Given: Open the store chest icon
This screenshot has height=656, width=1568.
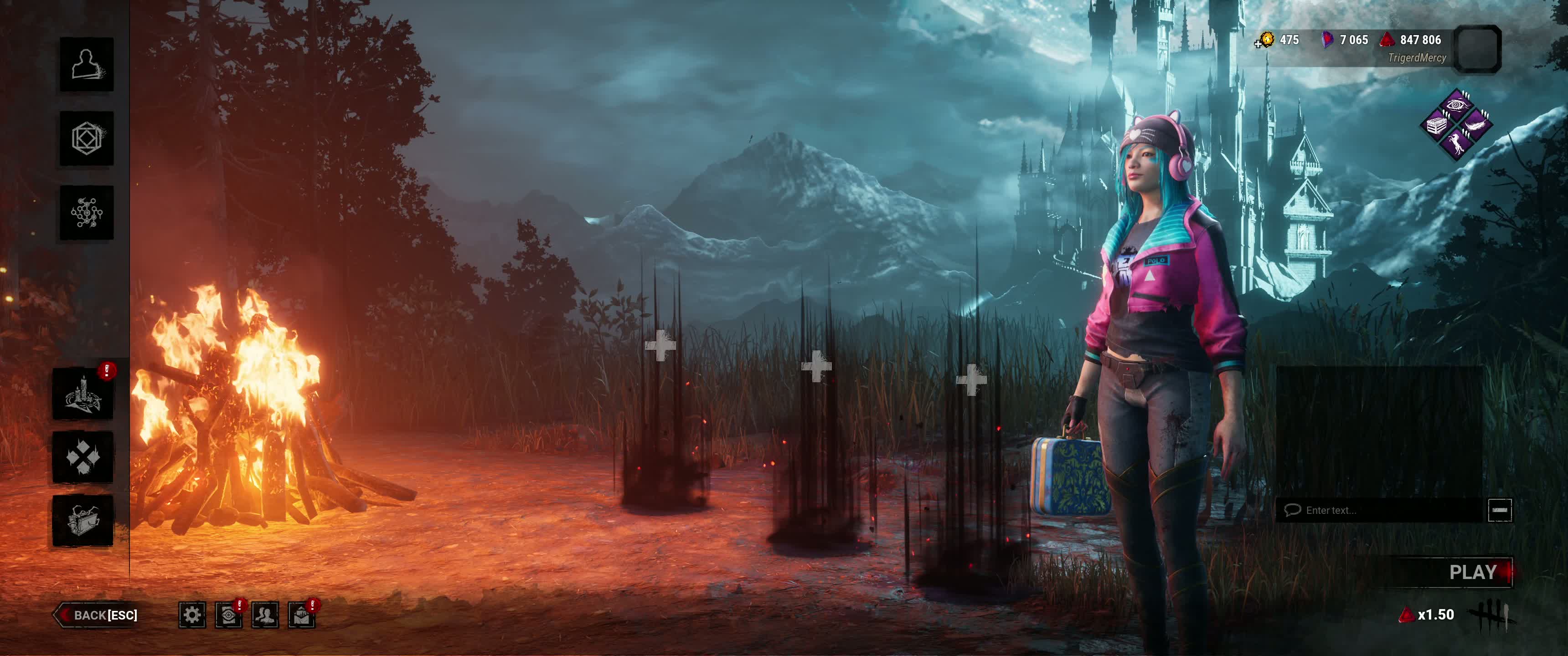Looking at the screenshot, I should [83, 520].
